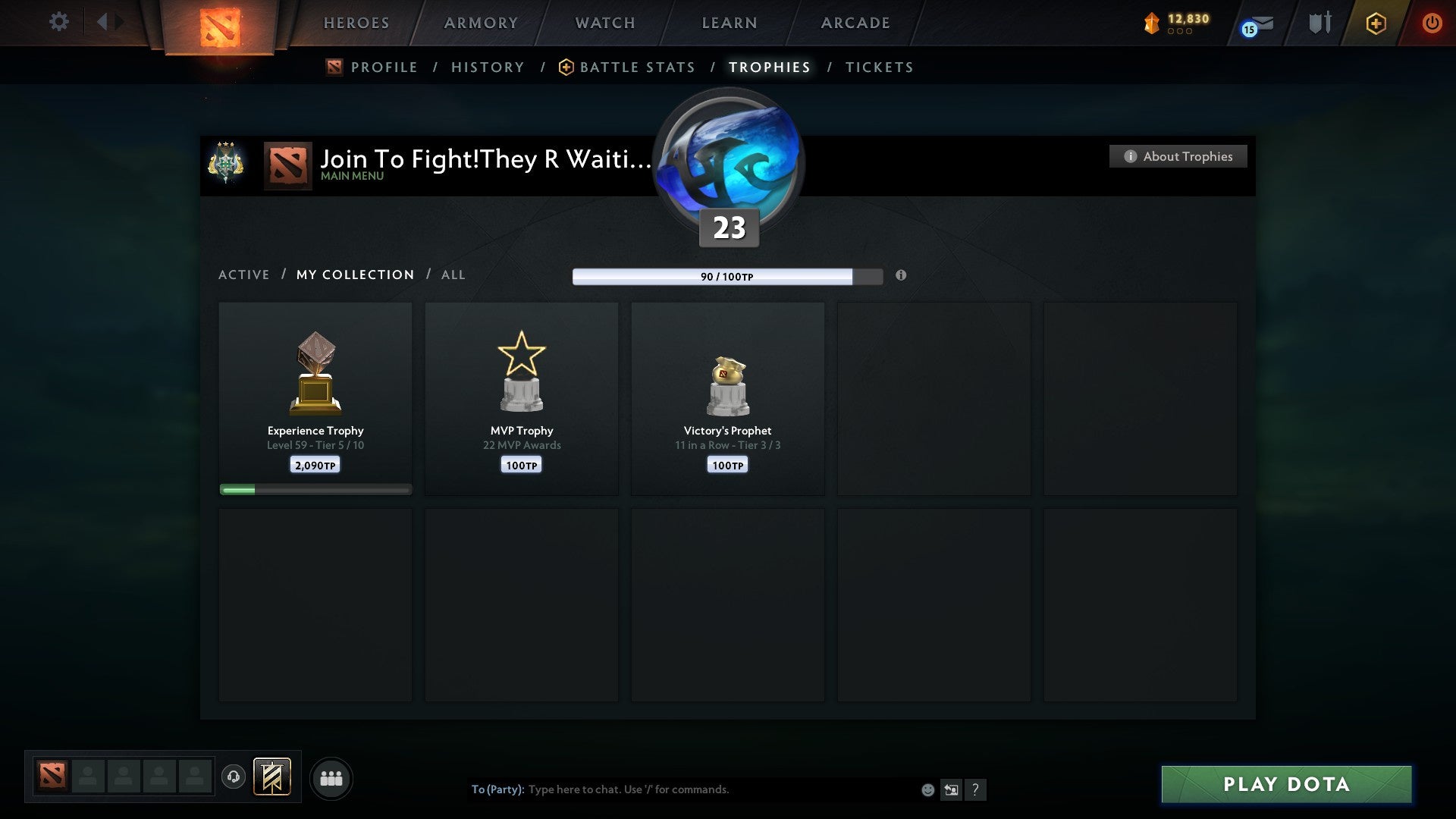Image resolution: width=1456 pixels, height=819 pixels.
Task: Open the BATTLE STATS tab
Action: (637, 67)
